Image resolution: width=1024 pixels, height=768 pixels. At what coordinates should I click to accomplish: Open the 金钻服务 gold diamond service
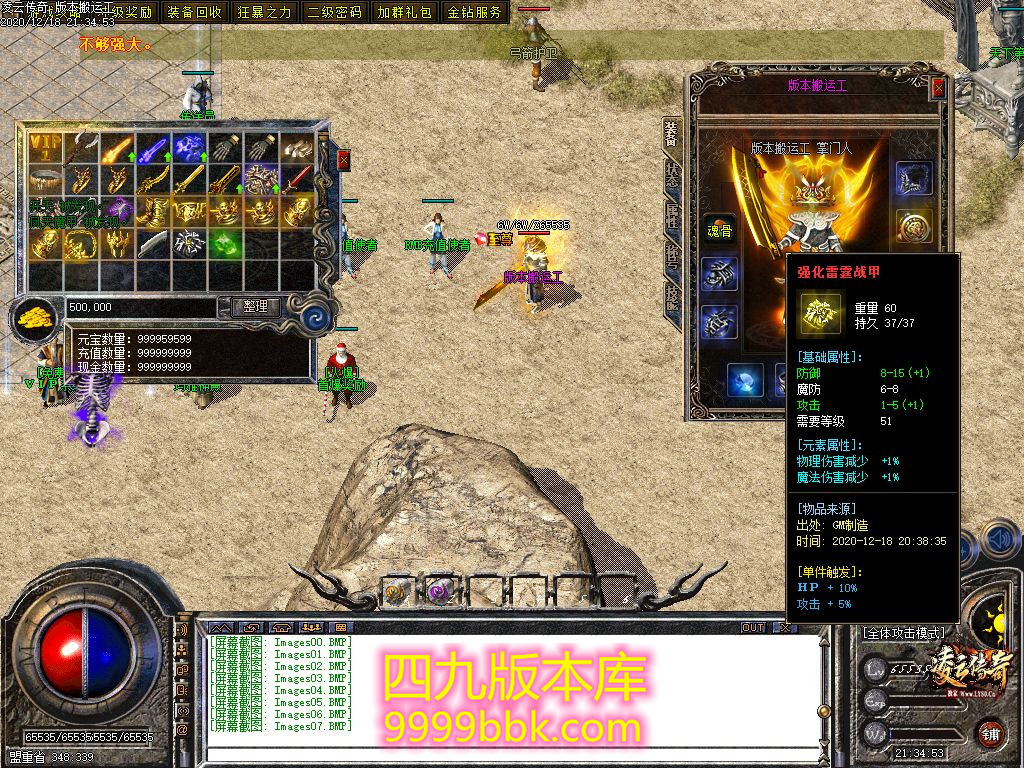(475, 12)
